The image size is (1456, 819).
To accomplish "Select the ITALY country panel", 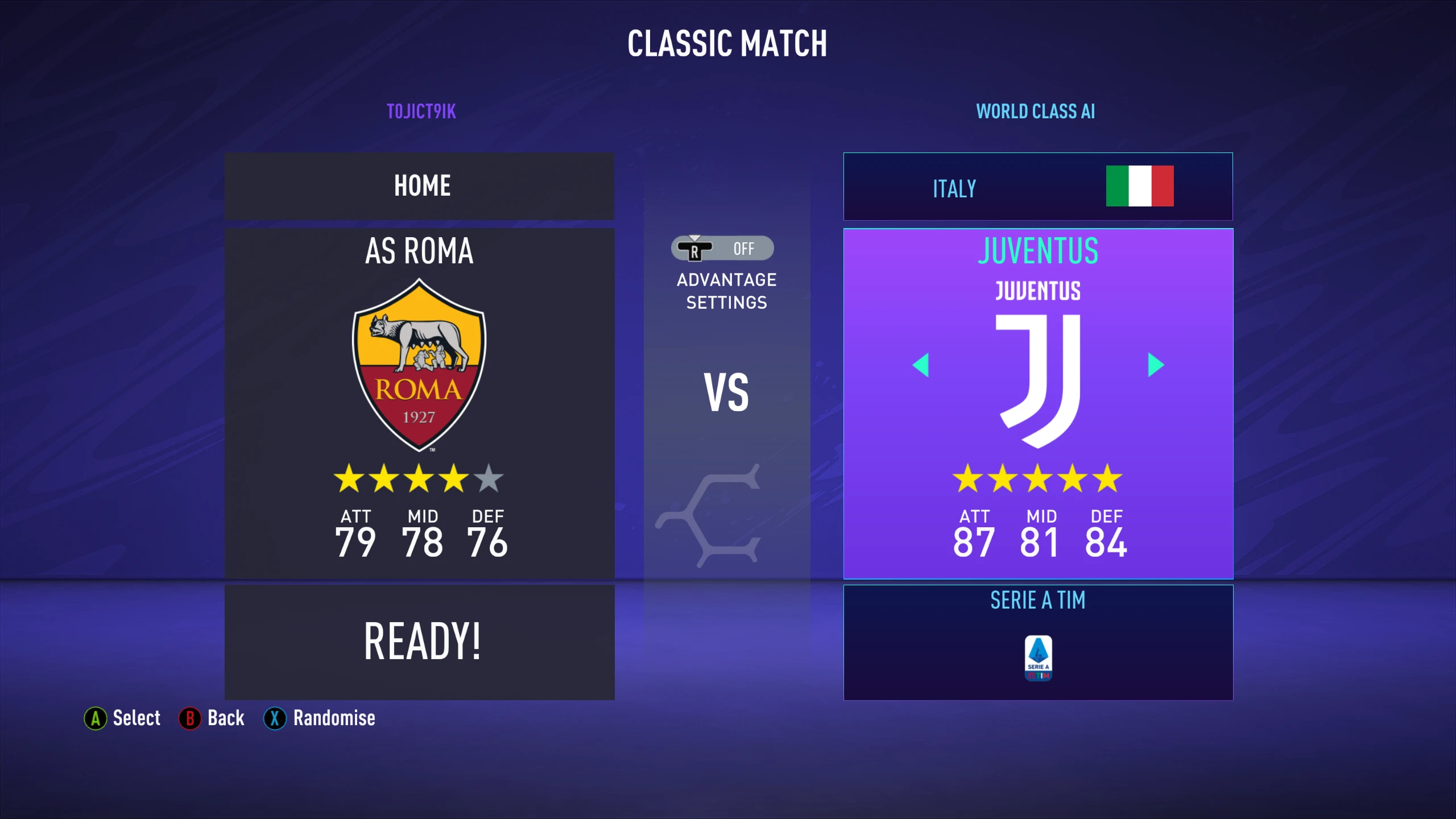I will [1037, 187].
